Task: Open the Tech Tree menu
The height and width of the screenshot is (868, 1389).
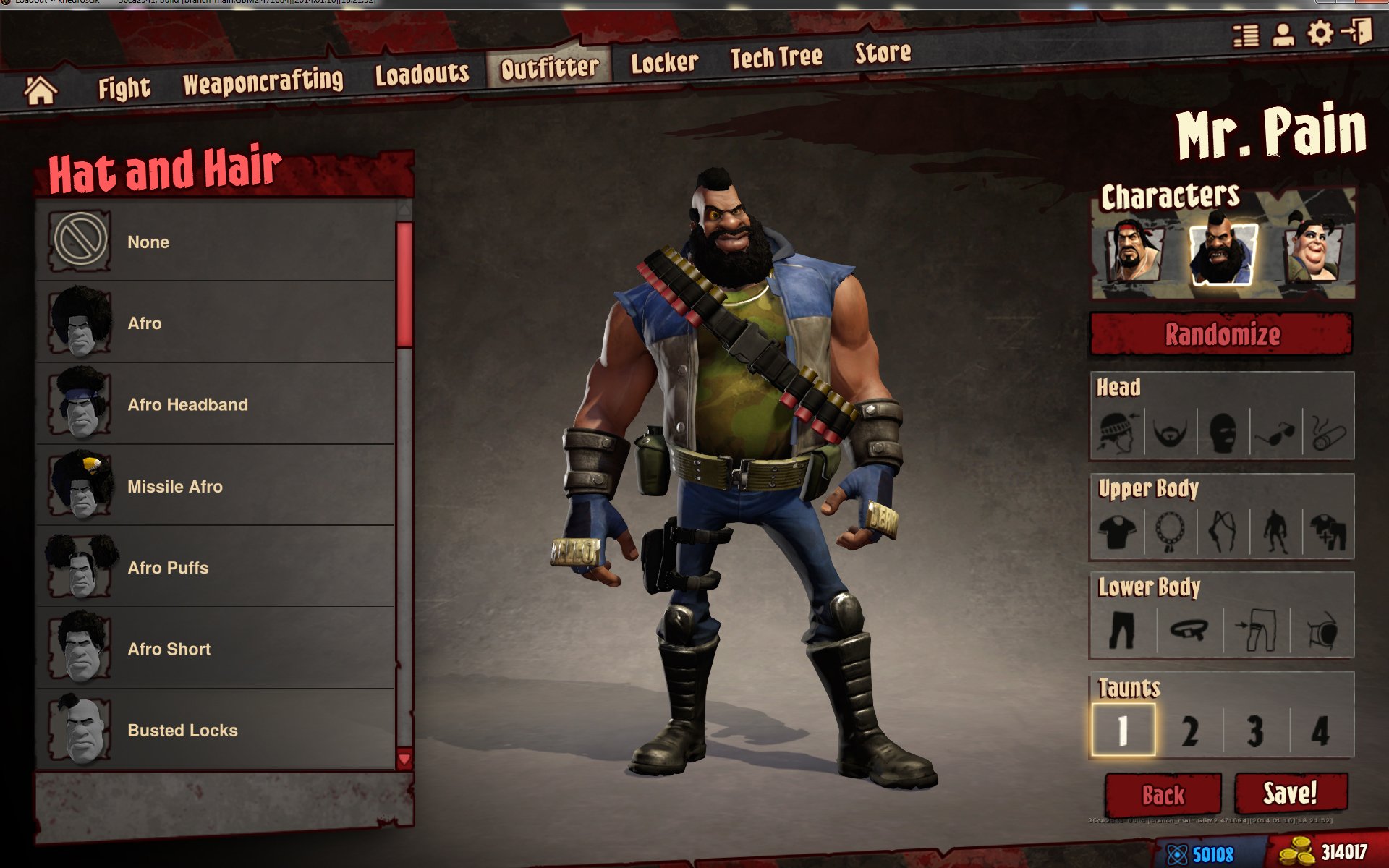Action: (775, 56)
